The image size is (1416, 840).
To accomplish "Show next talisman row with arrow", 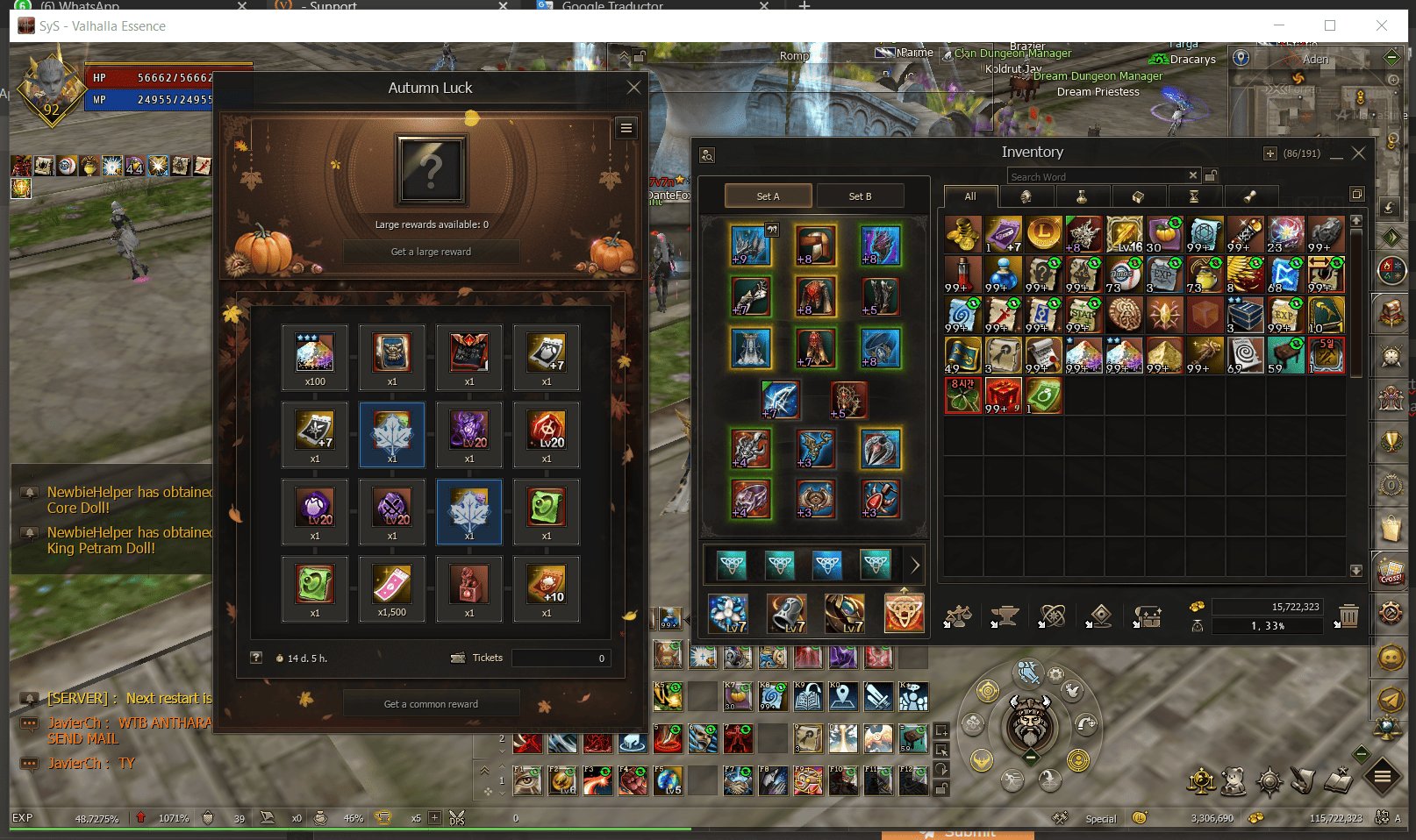I will 915,566.
